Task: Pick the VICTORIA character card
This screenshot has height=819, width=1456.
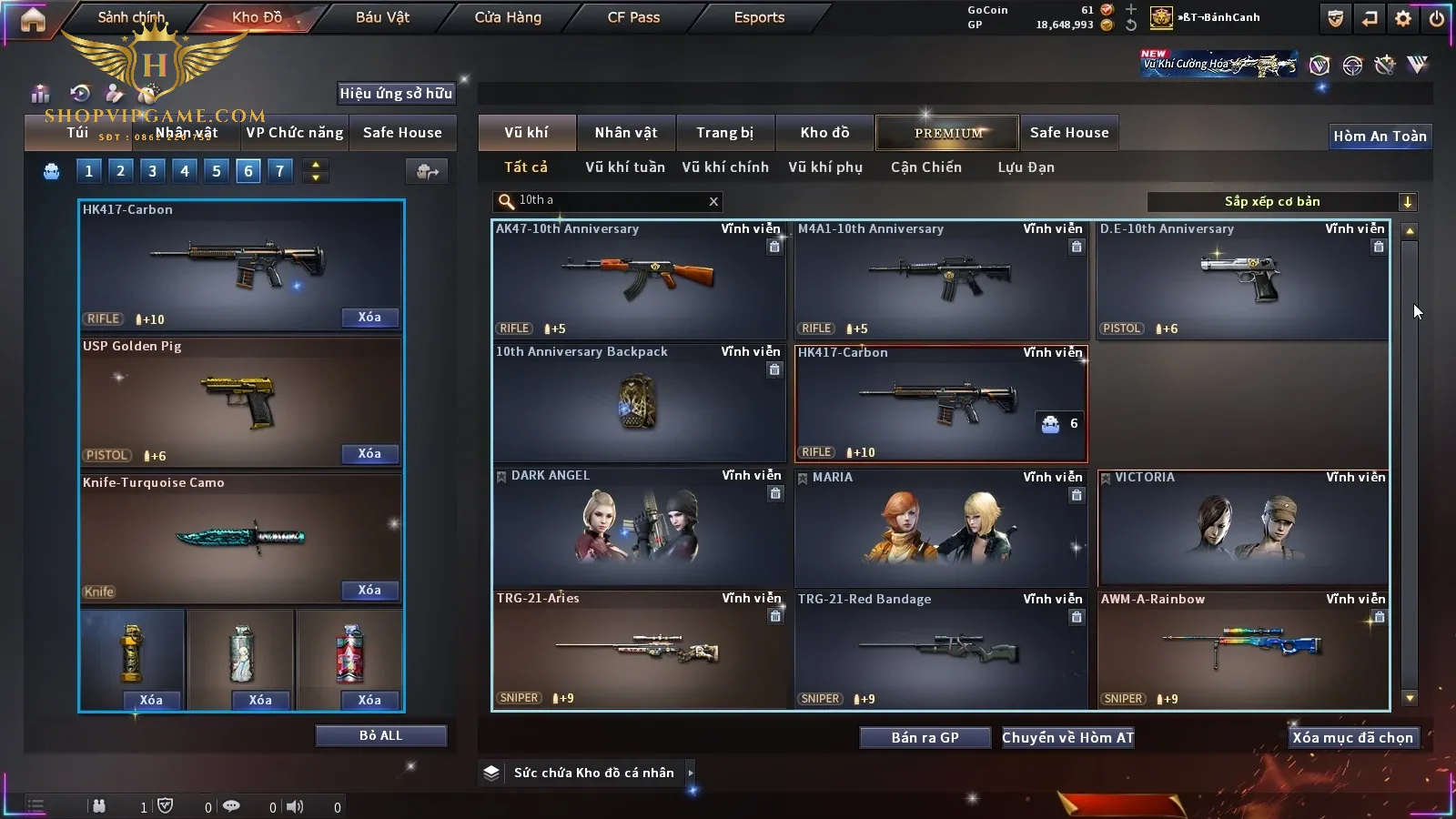Action: (x=1243, y=528)
